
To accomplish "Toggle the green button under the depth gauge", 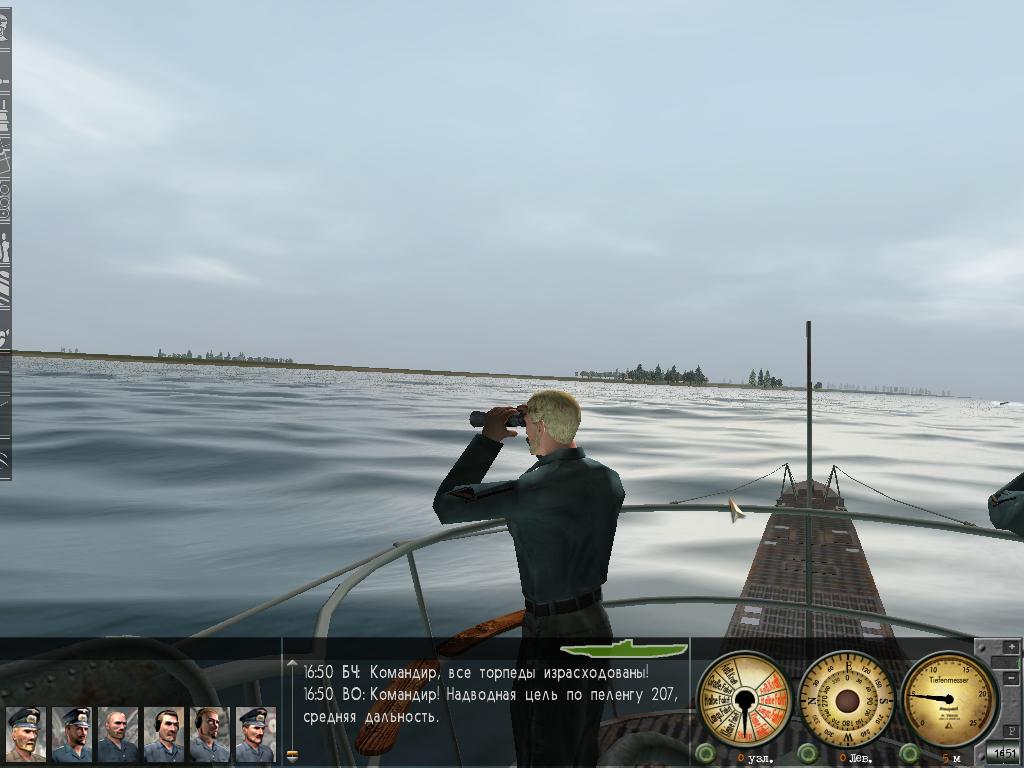I will coord(909,752).
